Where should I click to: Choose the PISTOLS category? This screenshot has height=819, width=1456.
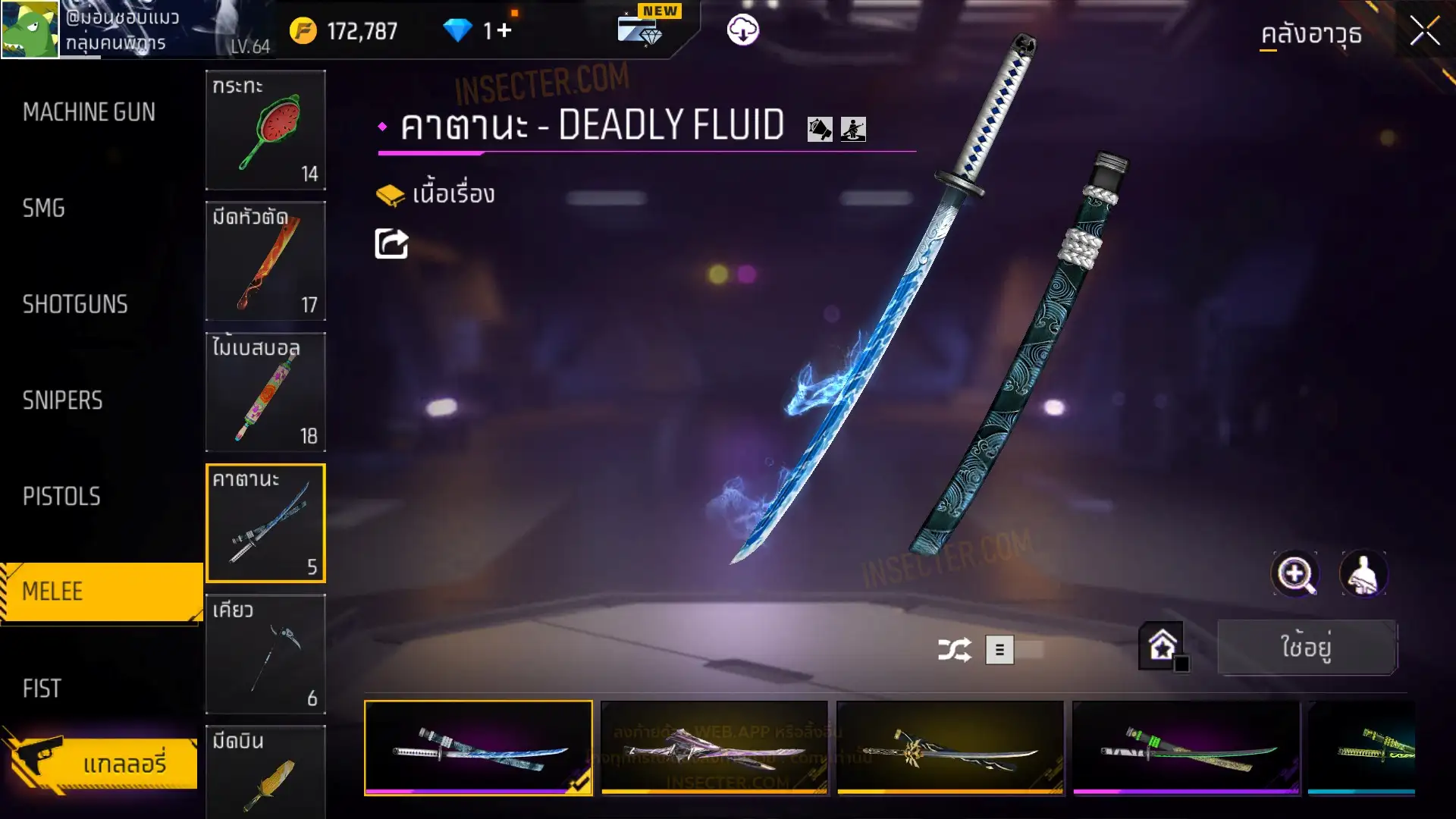tap(61, 496)
